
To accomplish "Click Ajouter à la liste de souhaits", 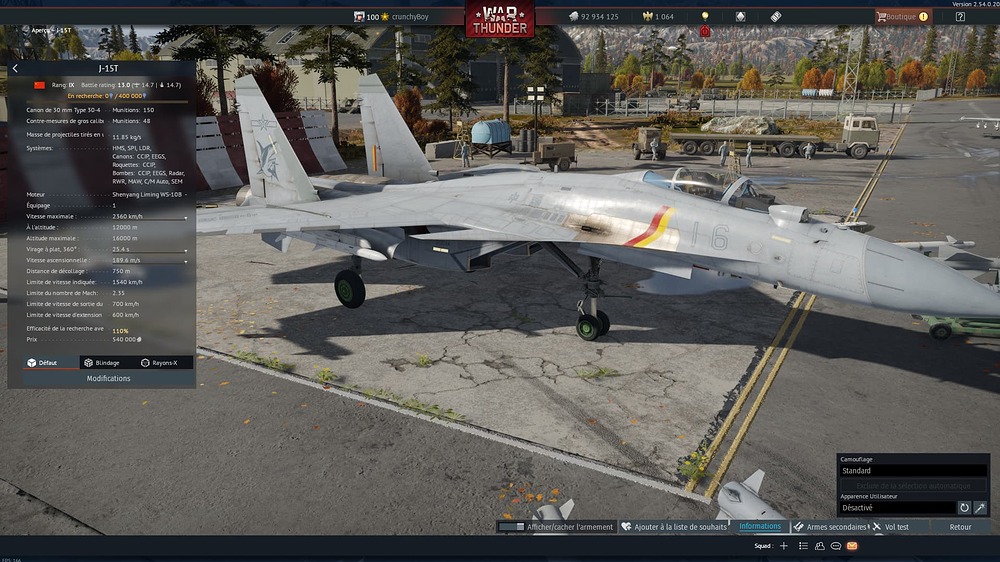I will coord(674,527).
